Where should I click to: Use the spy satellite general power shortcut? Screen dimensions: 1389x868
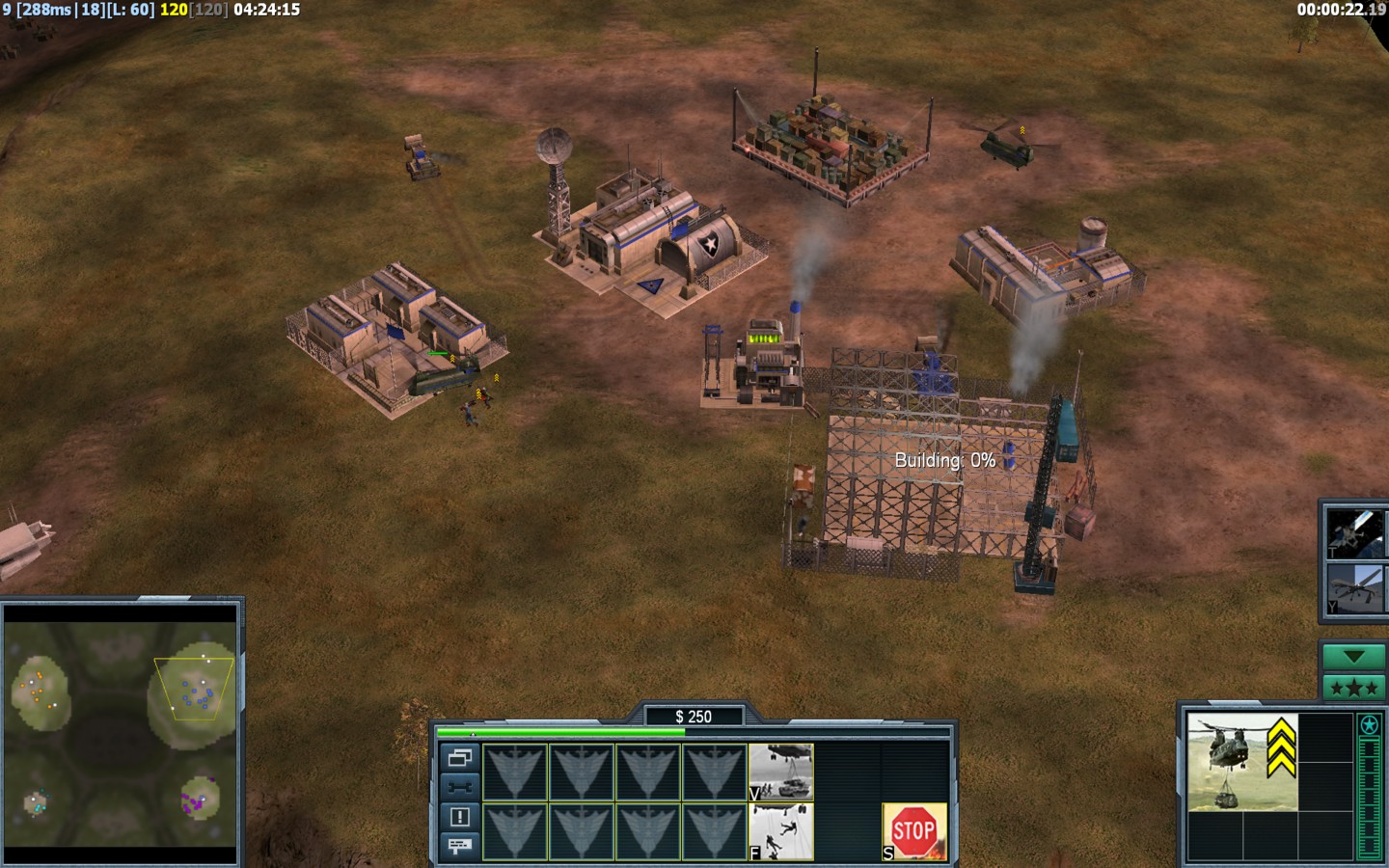(1354, 532)
